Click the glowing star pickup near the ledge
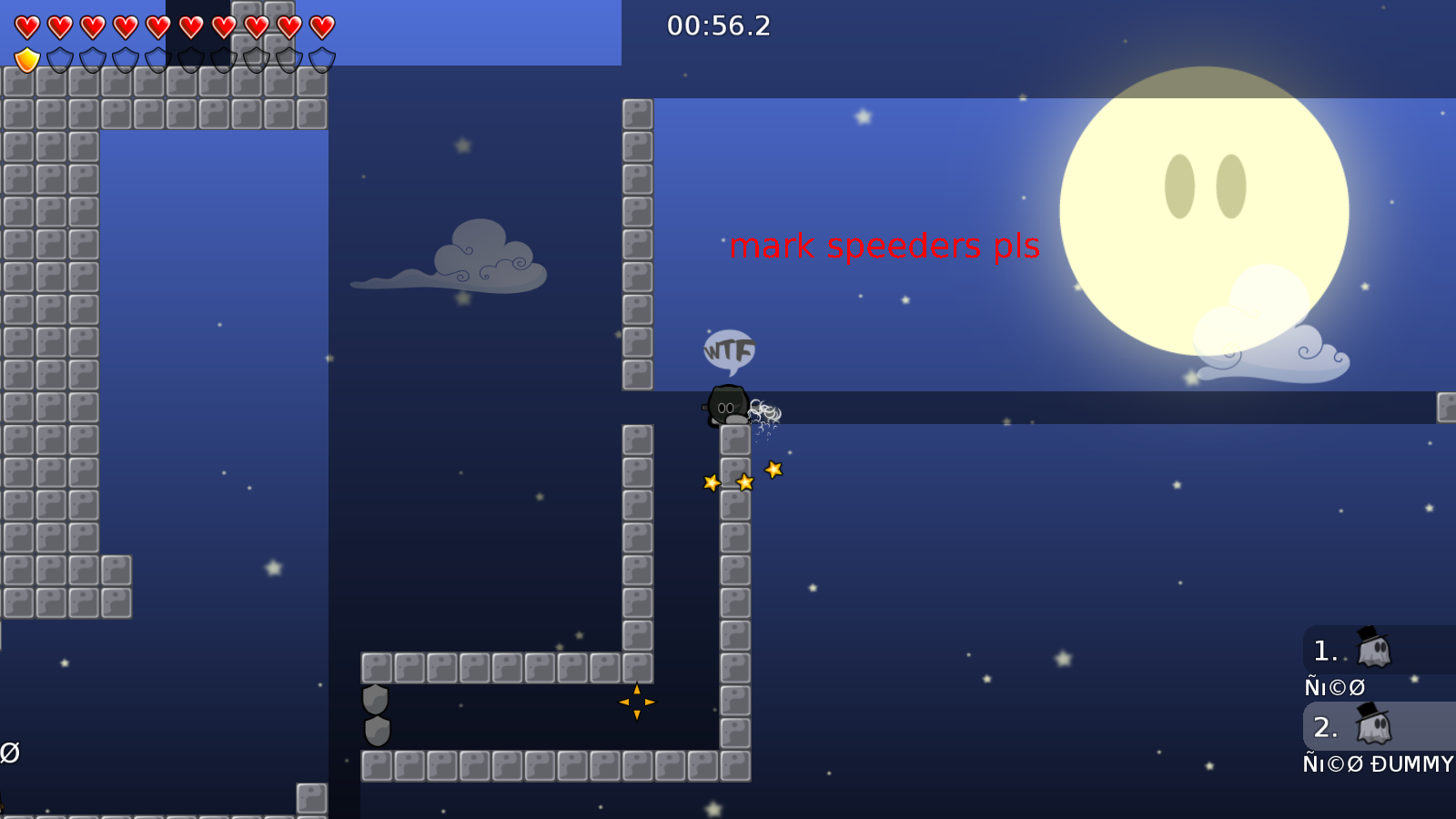Screen dimensions: 1456x819 pos(773,470)
